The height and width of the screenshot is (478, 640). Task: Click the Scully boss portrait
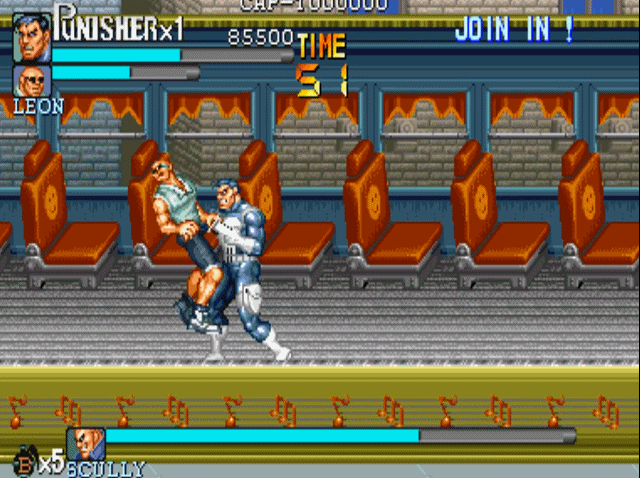point(86,444)
